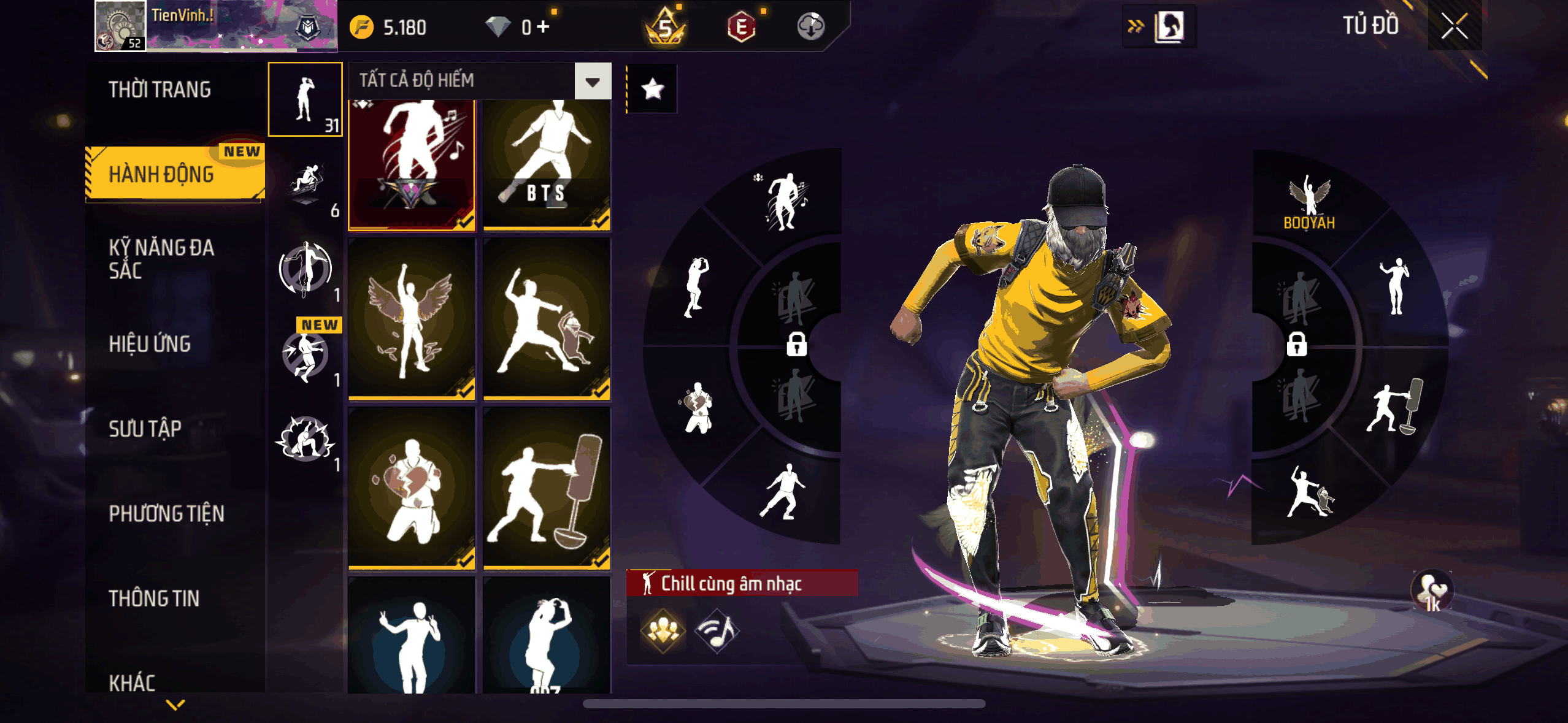Toggle the star favorites filter

[x=652, y=89]
